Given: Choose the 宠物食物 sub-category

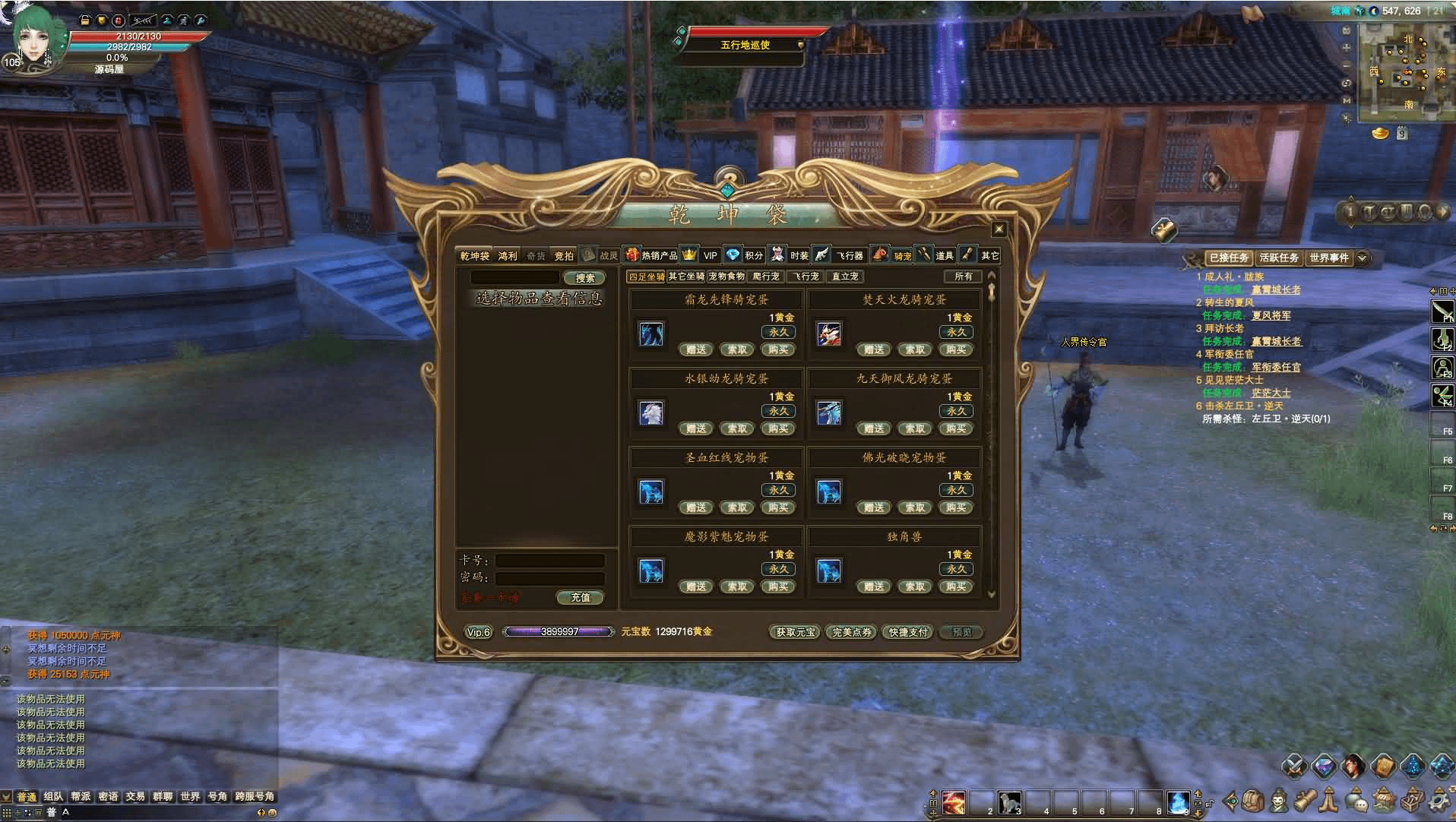Looking at the screenshot, I should pos(726,277).
